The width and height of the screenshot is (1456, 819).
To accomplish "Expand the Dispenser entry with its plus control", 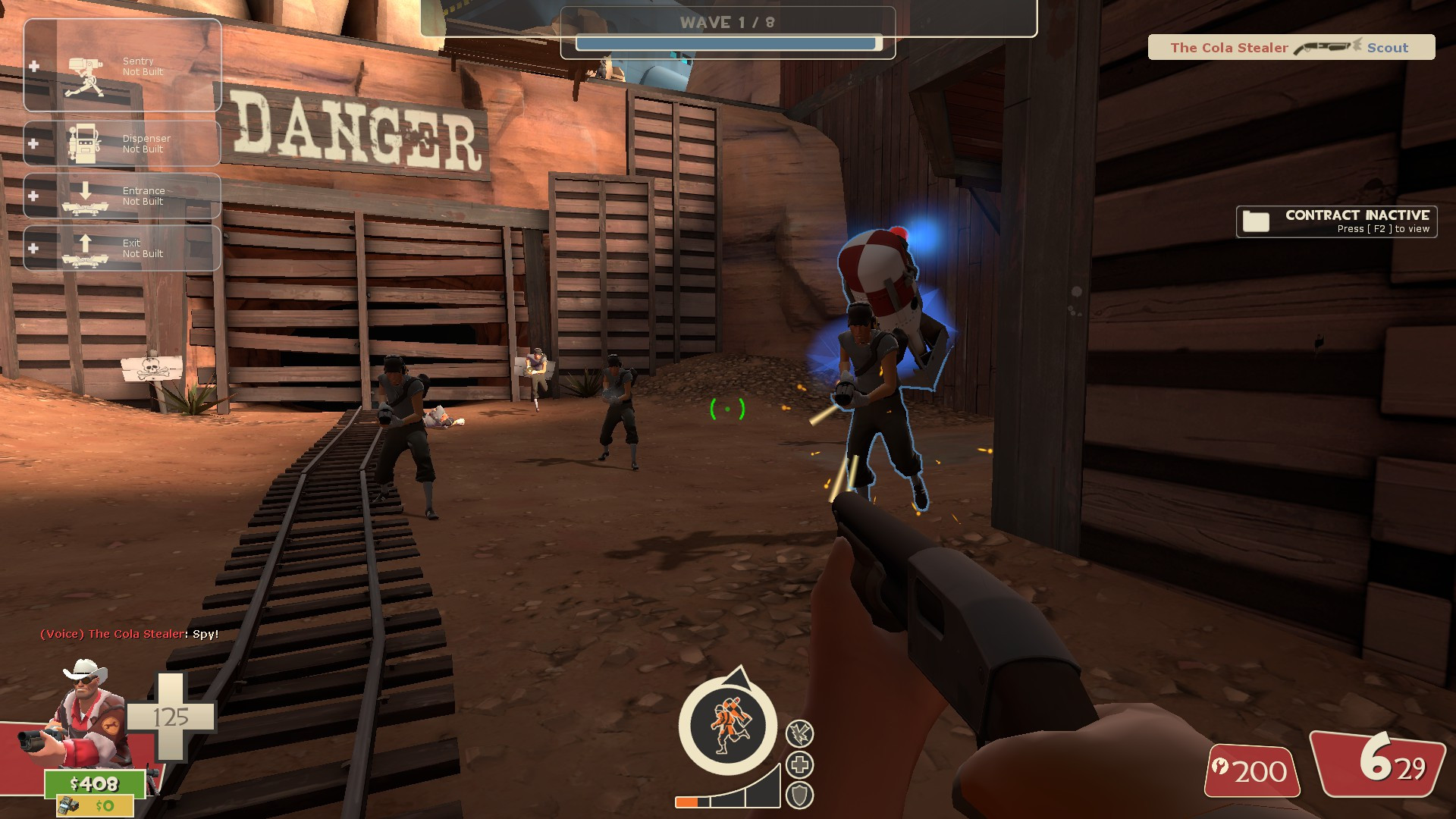I will tap(33, 143).
